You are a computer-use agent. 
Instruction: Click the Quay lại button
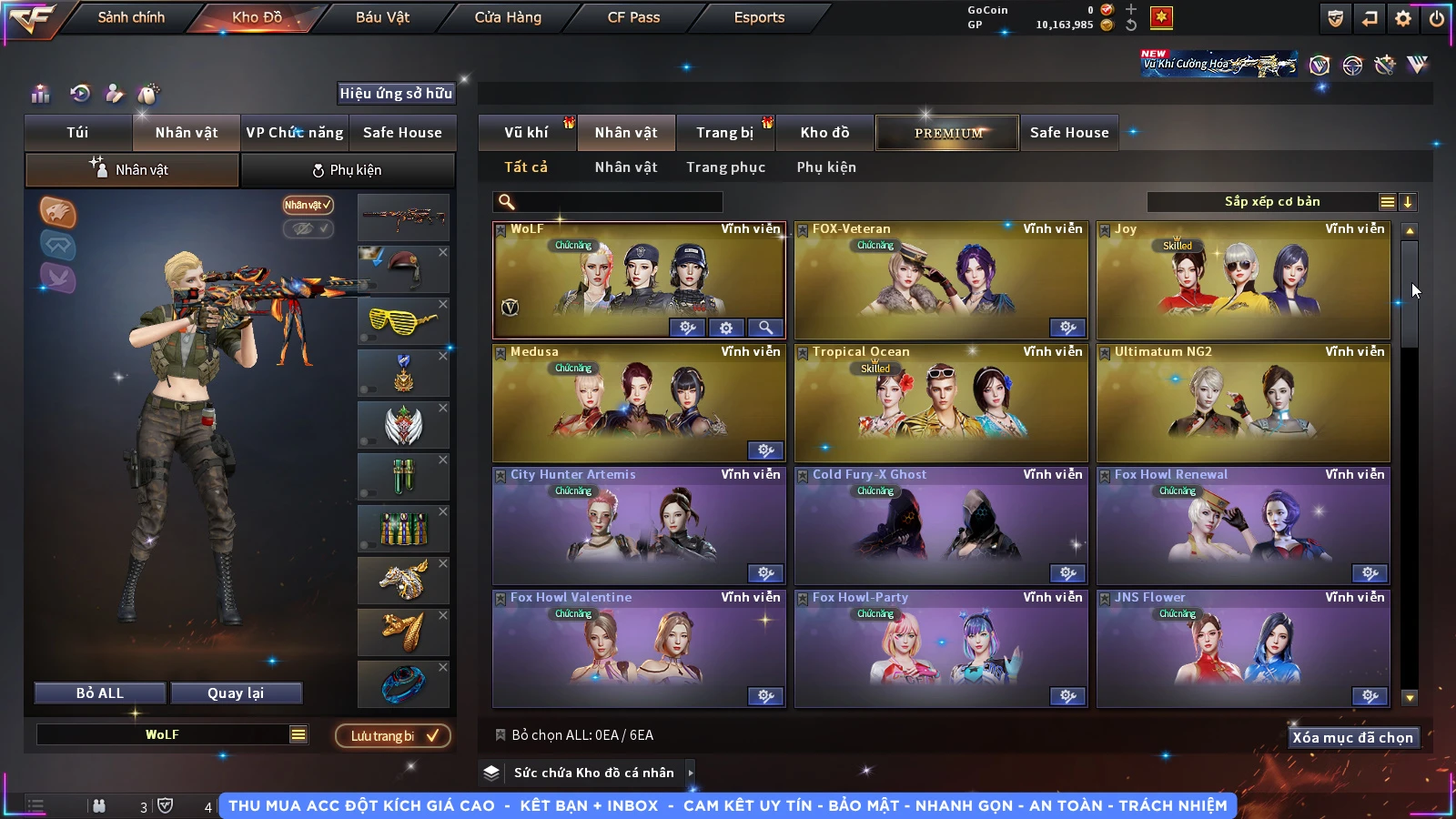(236, 693)
